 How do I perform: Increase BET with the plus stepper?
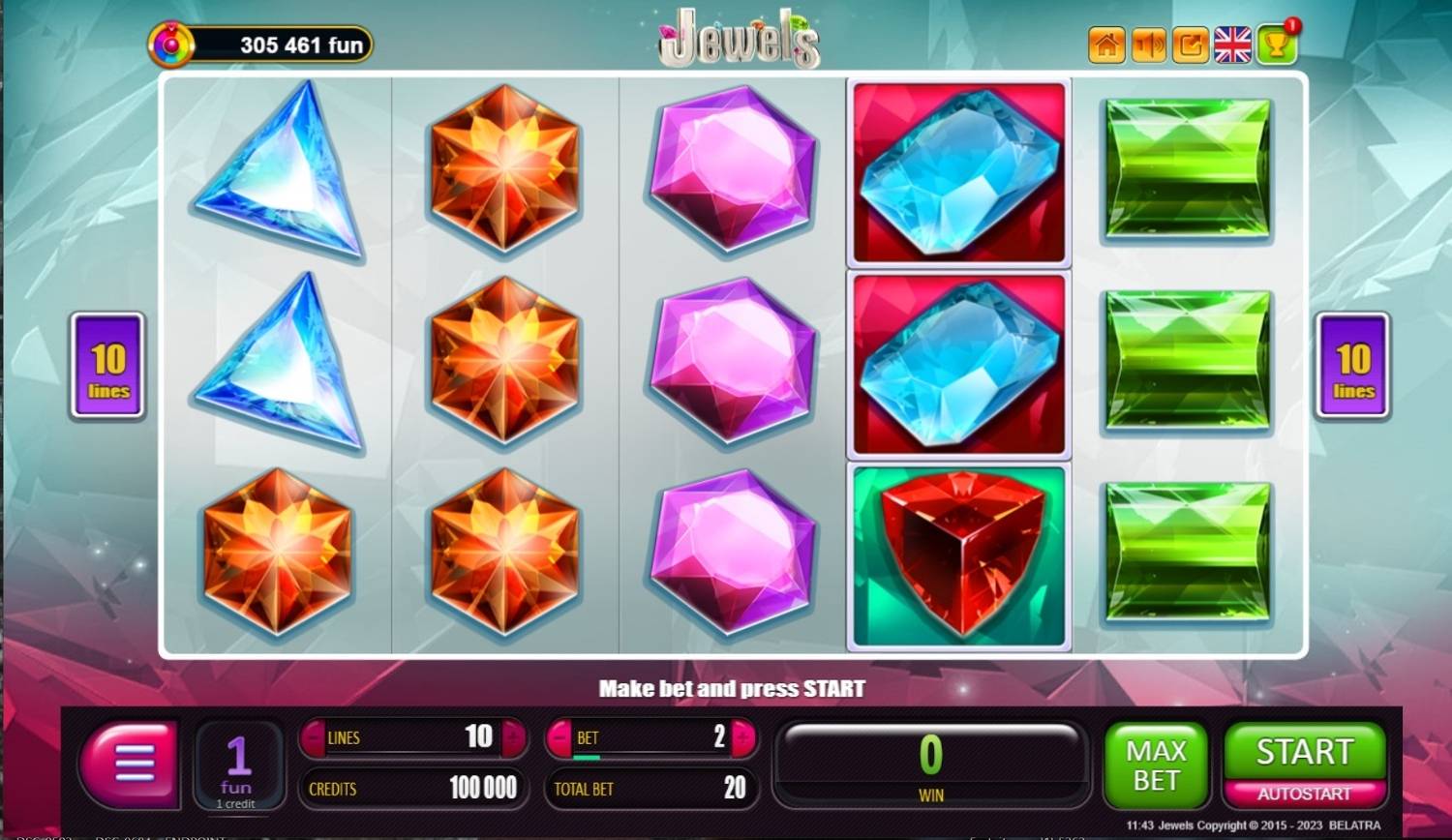[741, 737]
